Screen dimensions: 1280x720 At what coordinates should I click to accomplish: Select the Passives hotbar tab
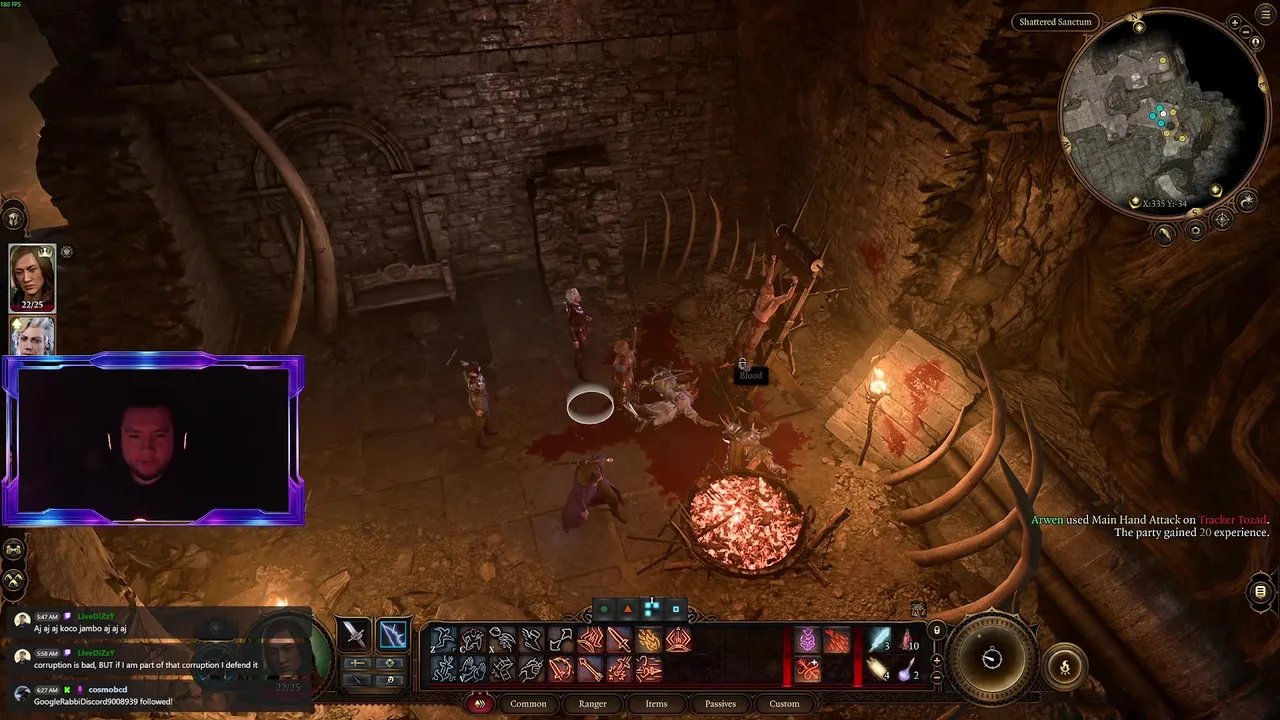pyautogui.click(x=720, y=704)
